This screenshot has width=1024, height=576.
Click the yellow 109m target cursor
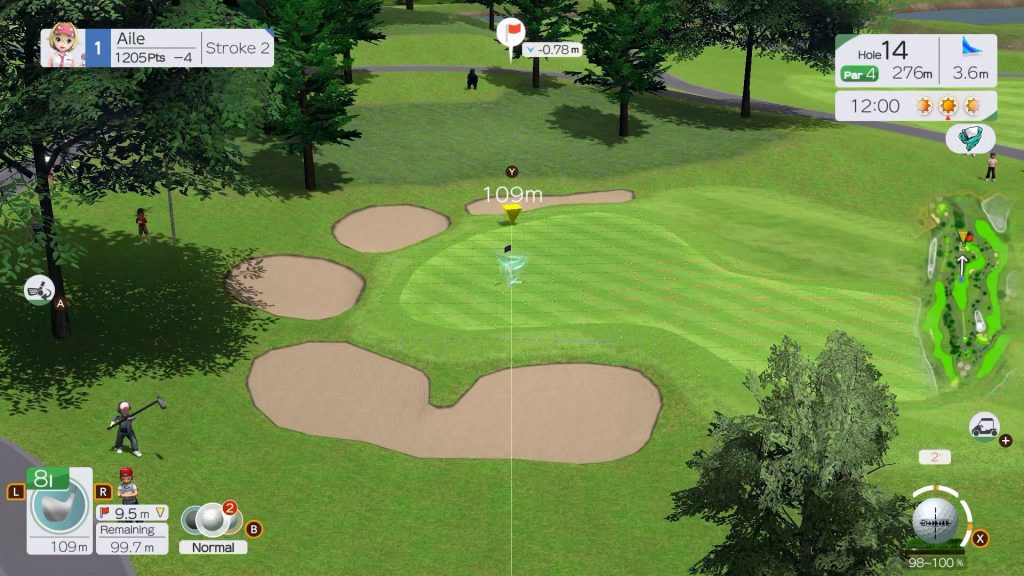(x=512, y=212)
